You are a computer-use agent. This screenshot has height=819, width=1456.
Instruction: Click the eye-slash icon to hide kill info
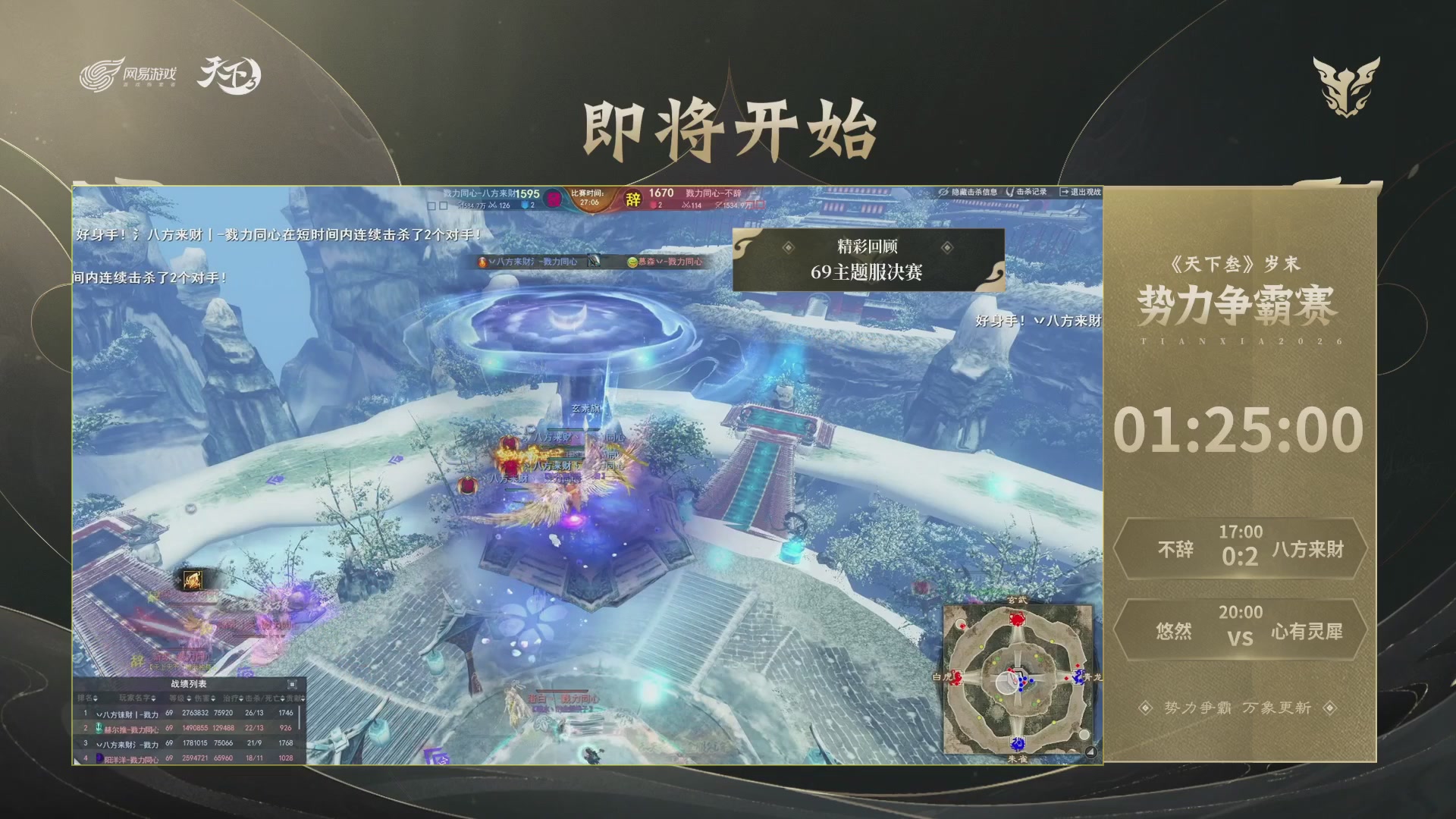[x=943, y=191]
